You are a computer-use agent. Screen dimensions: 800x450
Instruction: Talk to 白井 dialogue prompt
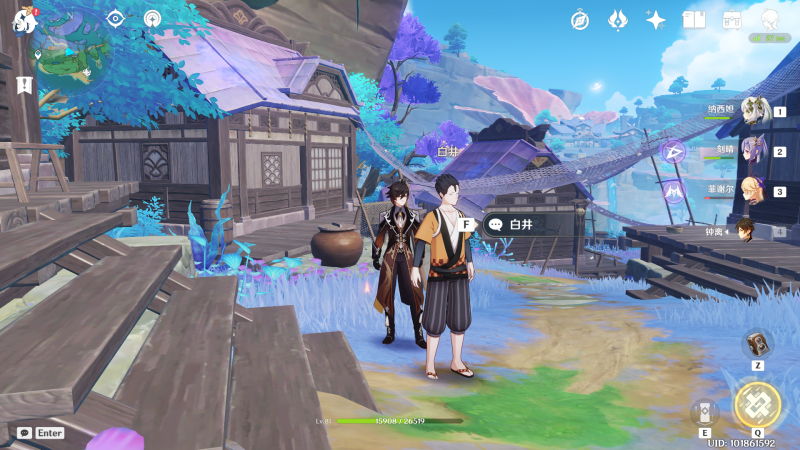pos(514,225)
